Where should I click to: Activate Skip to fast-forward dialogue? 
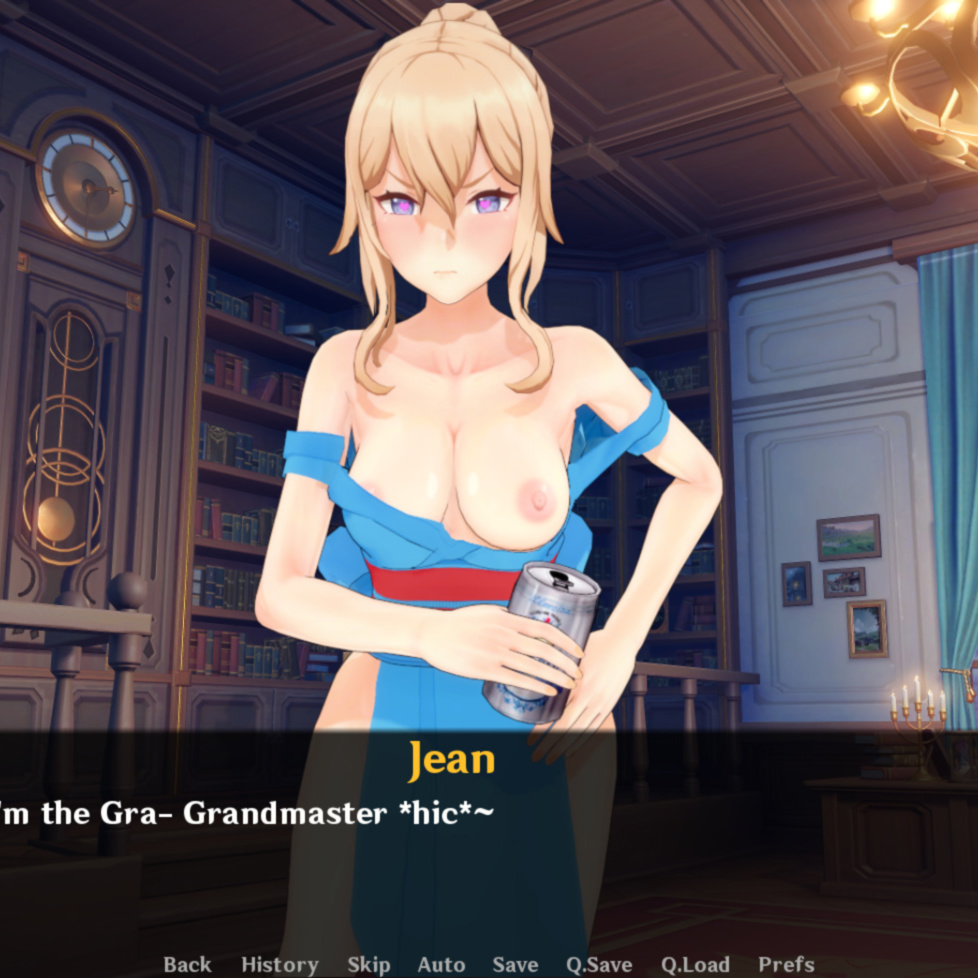368,964
